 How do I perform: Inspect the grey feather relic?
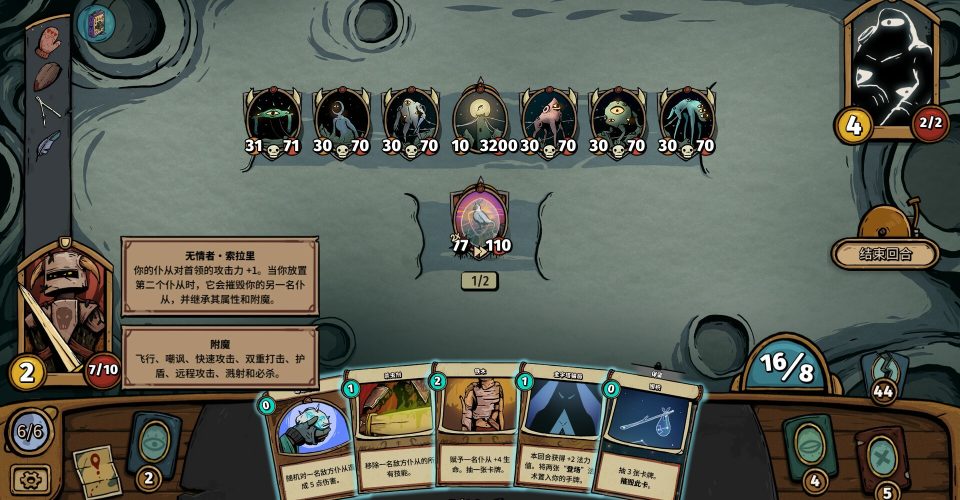pos(47,145)
